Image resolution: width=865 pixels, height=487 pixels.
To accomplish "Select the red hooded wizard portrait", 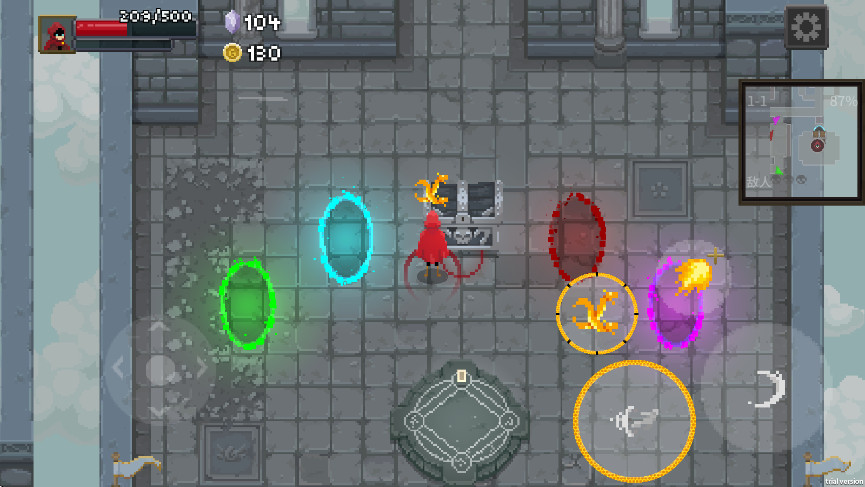I will (x=57, y=33).
